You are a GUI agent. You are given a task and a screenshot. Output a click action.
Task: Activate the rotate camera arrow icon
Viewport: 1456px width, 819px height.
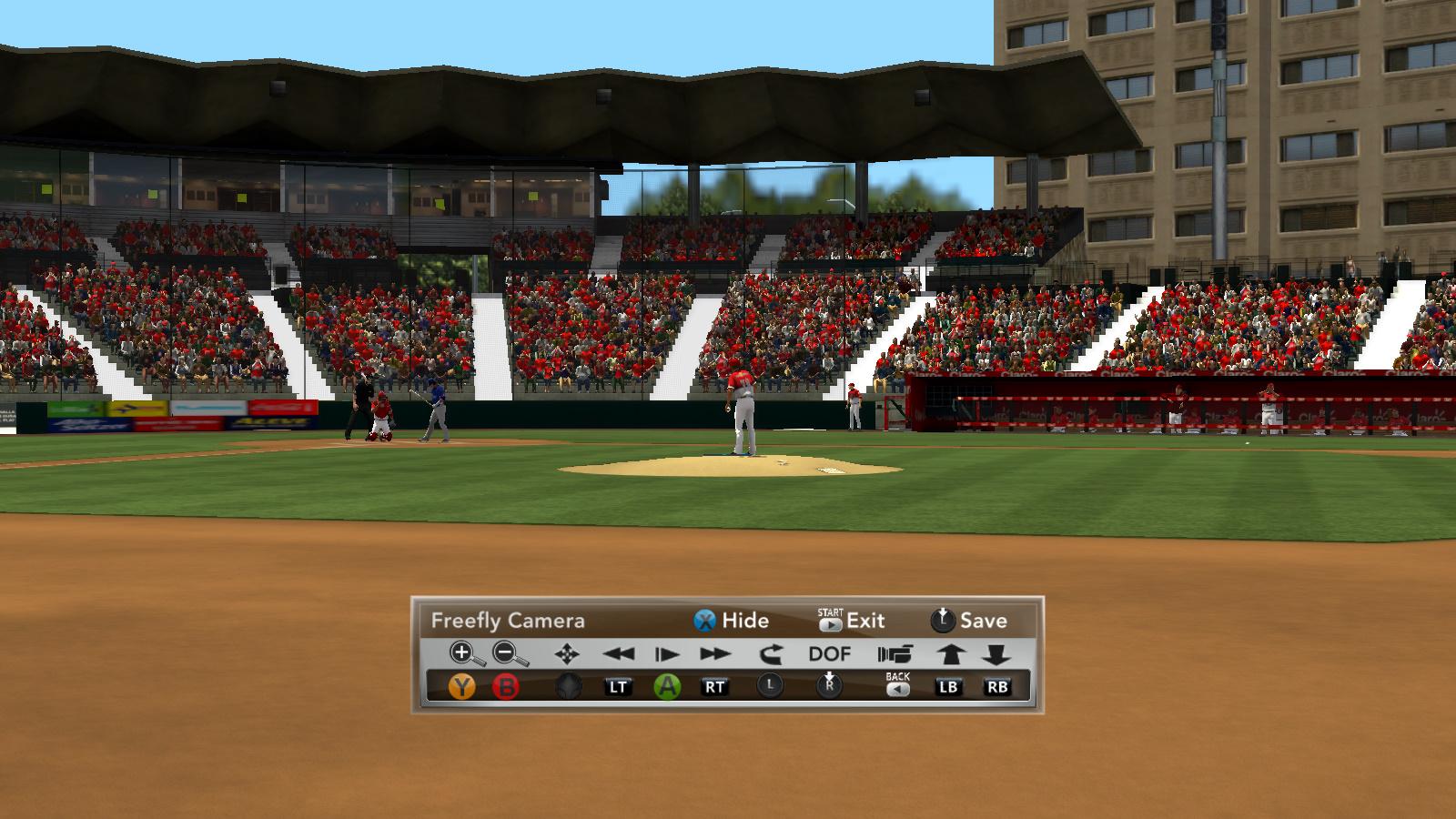pyautogui.click(x=770, y=653)
